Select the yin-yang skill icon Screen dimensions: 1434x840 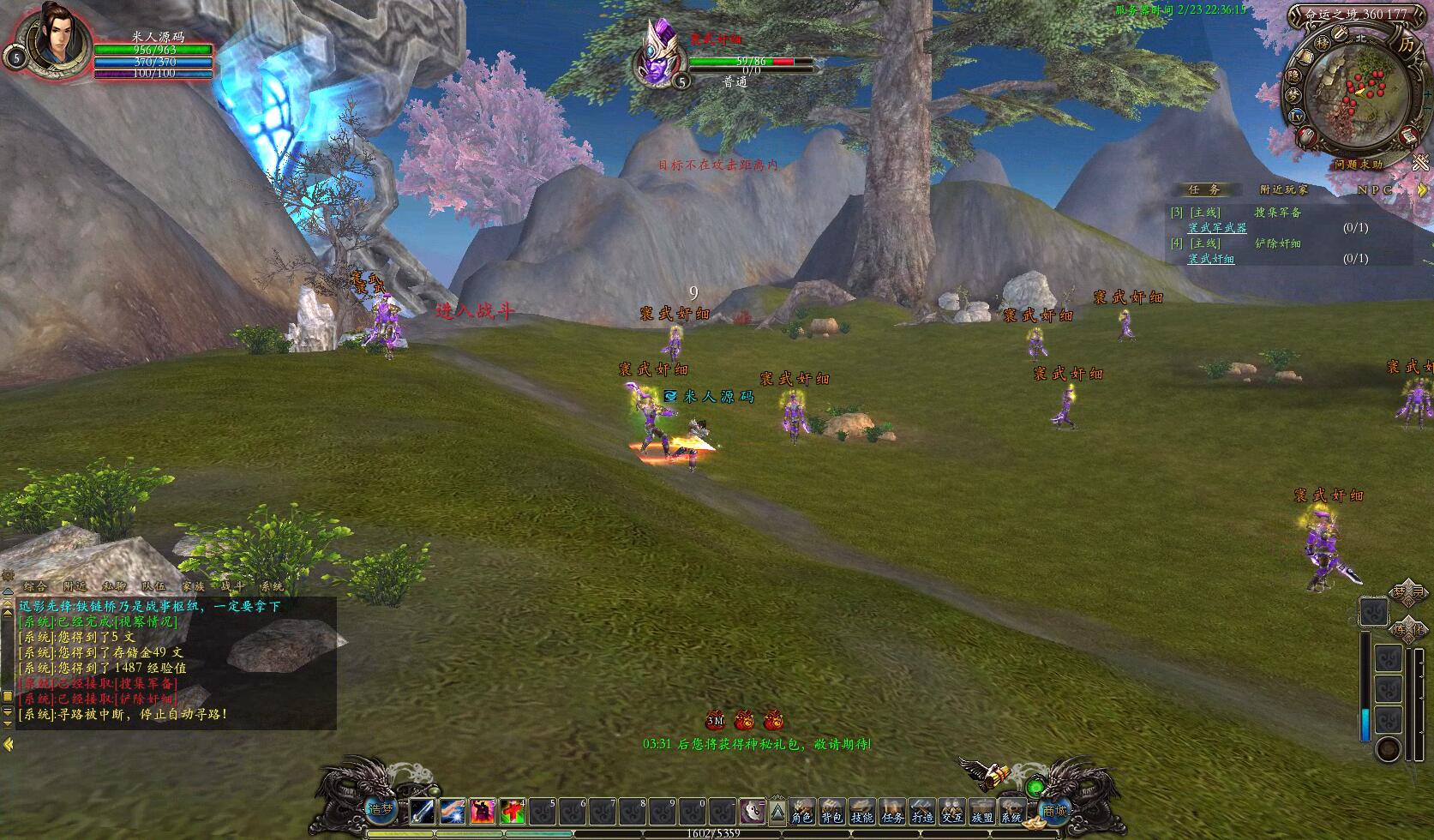pyautogui.click(x=751, y=811)
